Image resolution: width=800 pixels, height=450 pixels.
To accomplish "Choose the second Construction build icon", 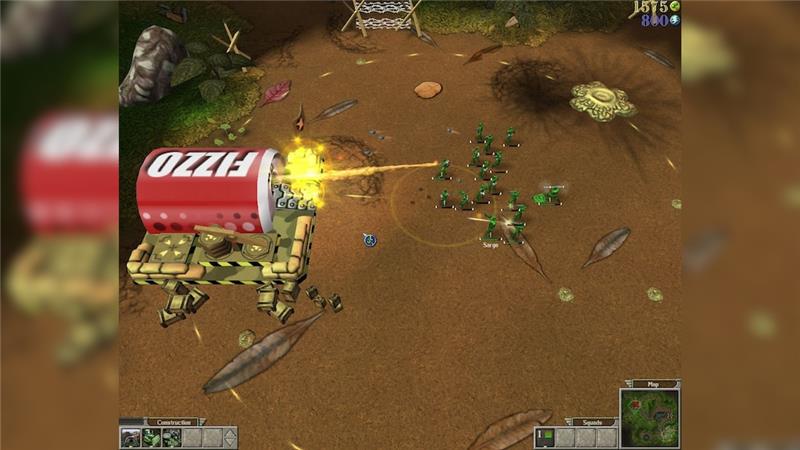I will point(150,438).
